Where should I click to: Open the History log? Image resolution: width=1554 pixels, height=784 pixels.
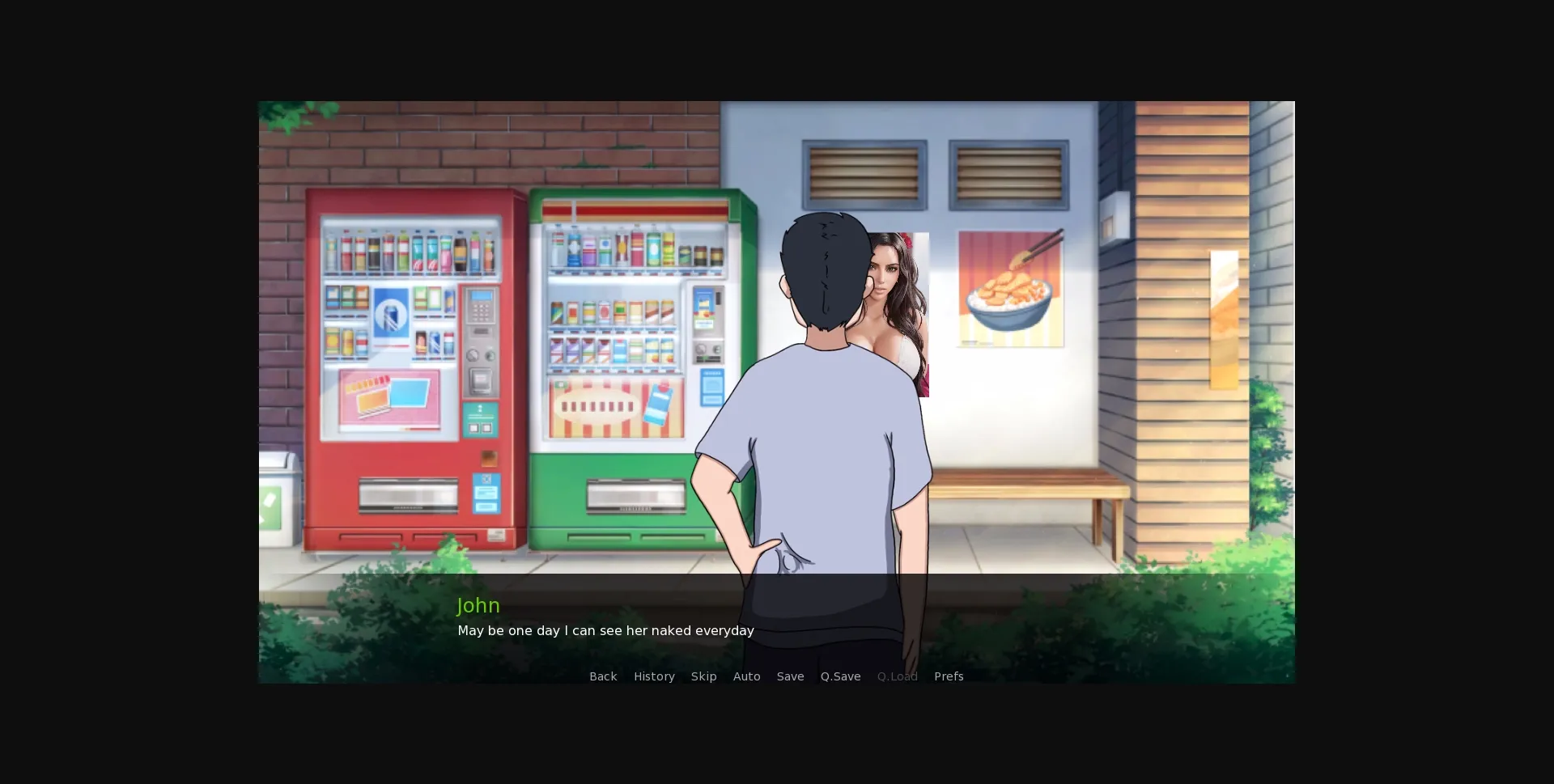pyautogui.click(x=654, y=676)
